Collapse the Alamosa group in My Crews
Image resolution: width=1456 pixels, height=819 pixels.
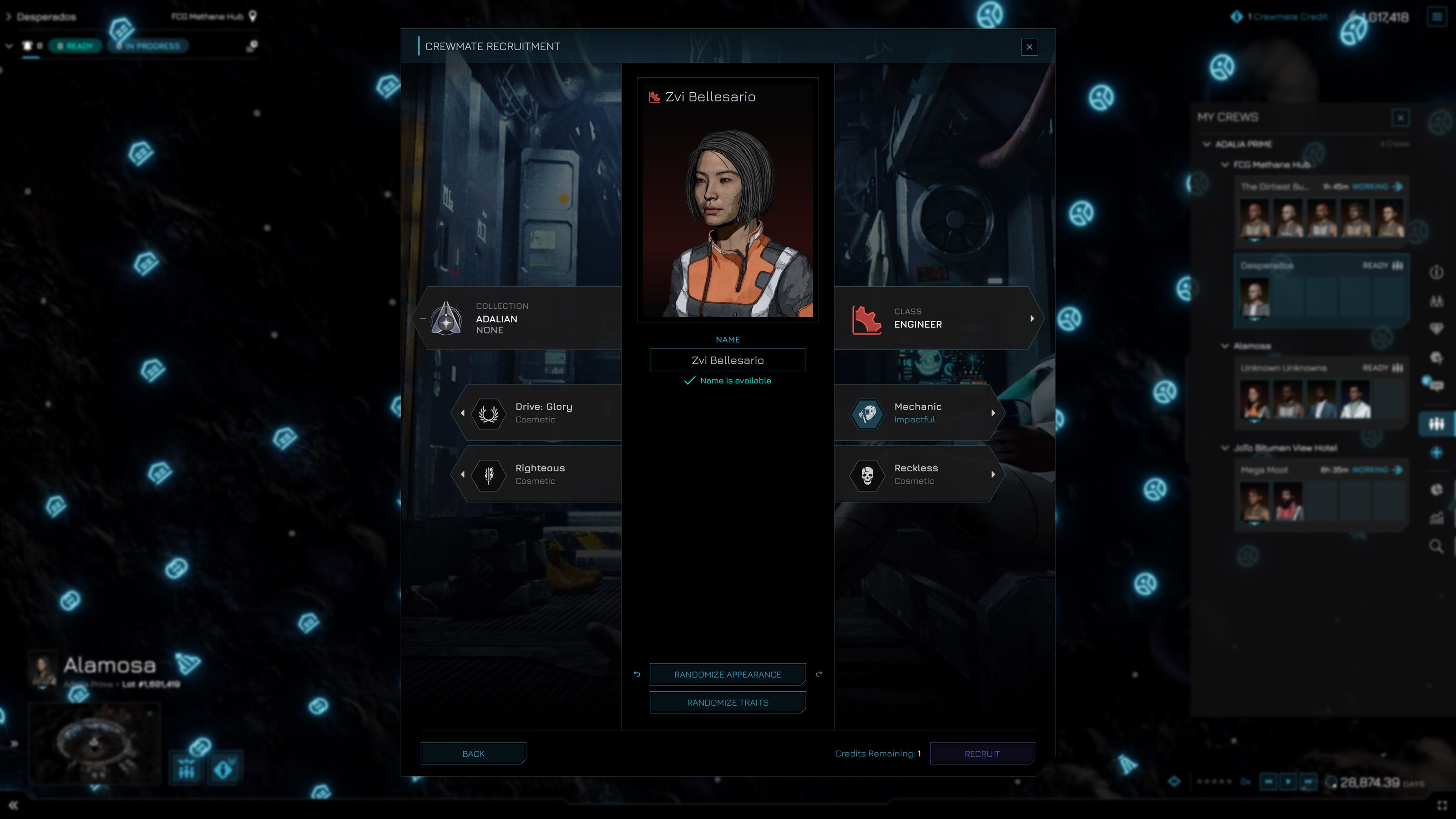click(x=1225, y=346)
